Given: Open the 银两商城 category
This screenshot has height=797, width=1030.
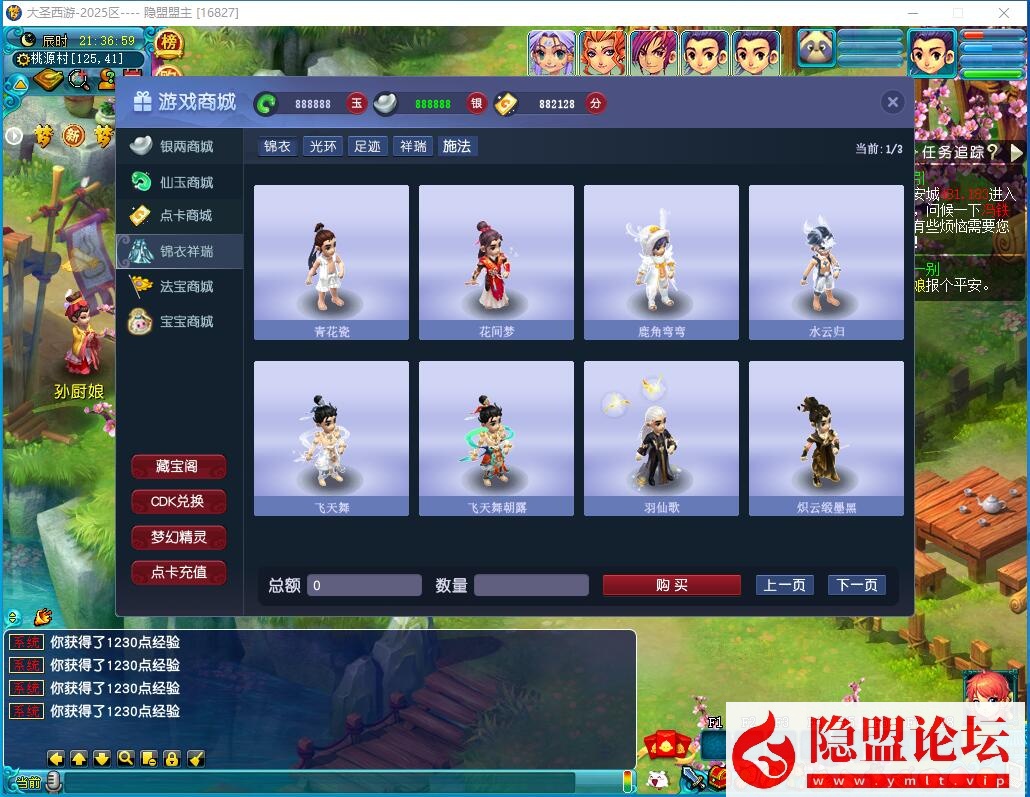Looking at the screenshot, I should (181, 146).
